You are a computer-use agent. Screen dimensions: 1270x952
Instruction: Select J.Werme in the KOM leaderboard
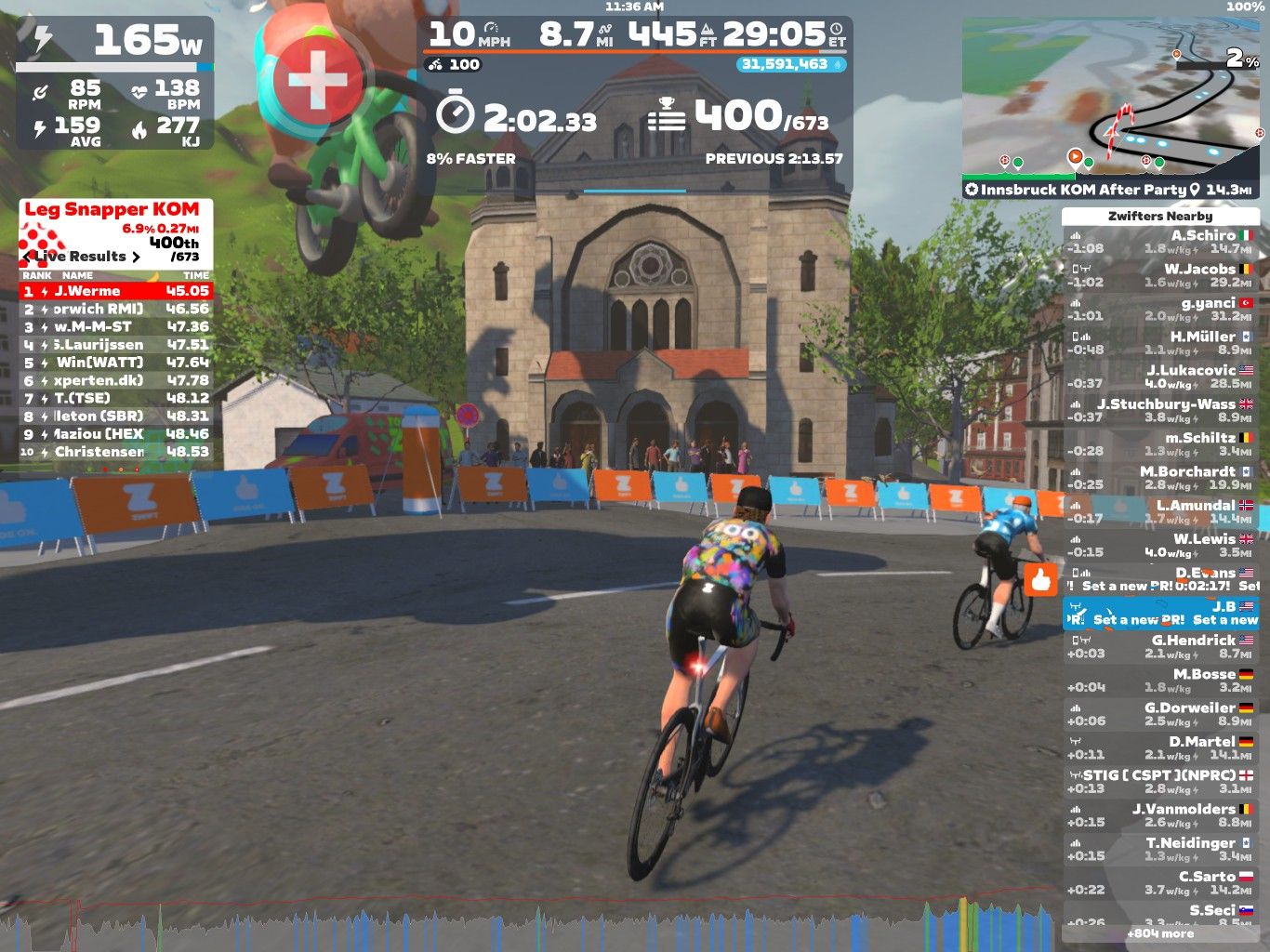(x=116, y=291)
